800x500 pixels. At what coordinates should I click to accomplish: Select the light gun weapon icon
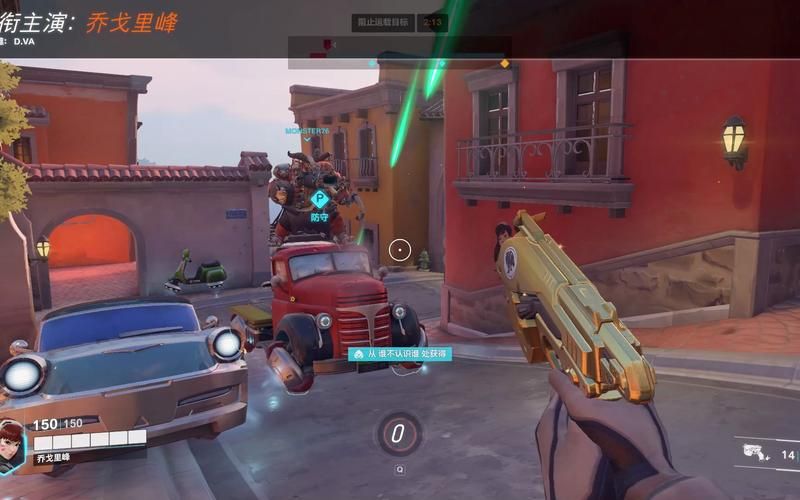(755, 451)
